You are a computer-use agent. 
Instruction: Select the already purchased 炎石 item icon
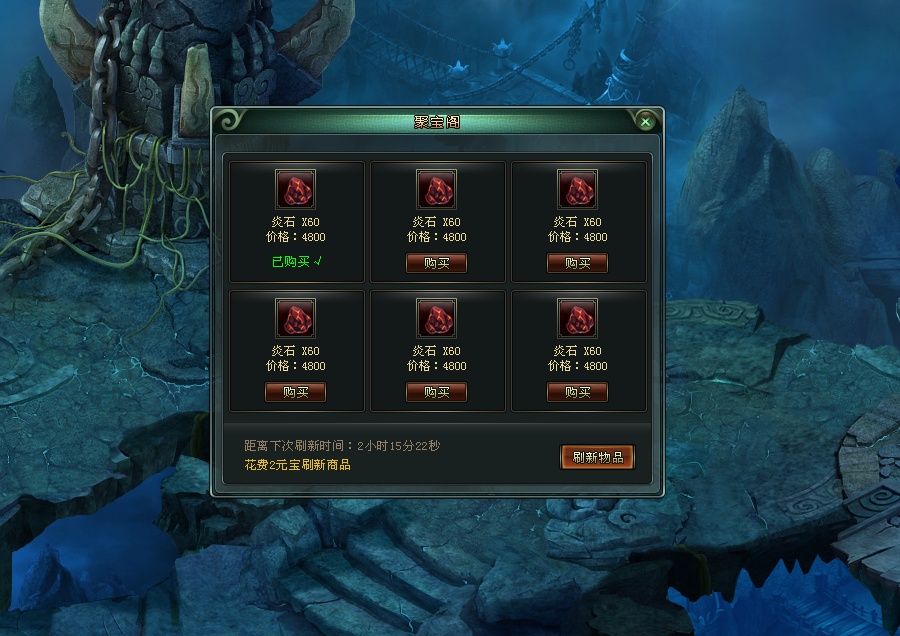click(x=295, y=189)
